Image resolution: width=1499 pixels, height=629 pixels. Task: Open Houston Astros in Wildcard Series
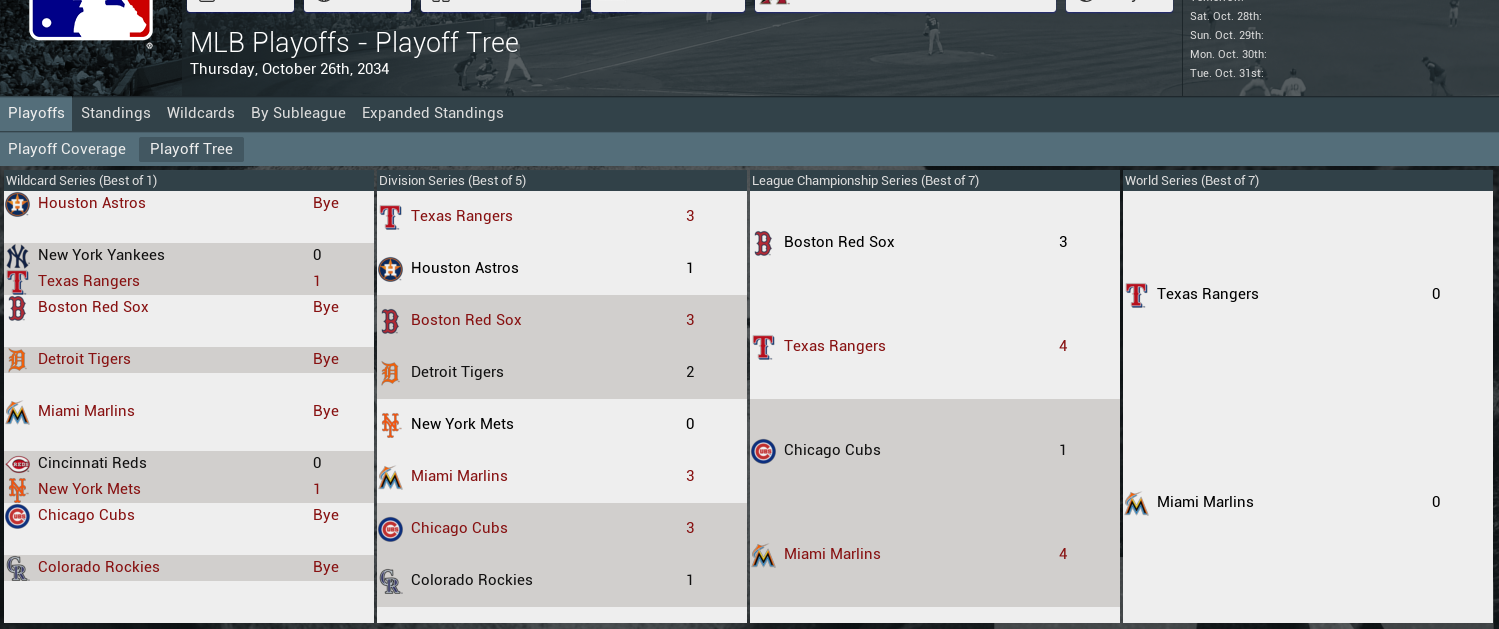click(x=92, y=203)
